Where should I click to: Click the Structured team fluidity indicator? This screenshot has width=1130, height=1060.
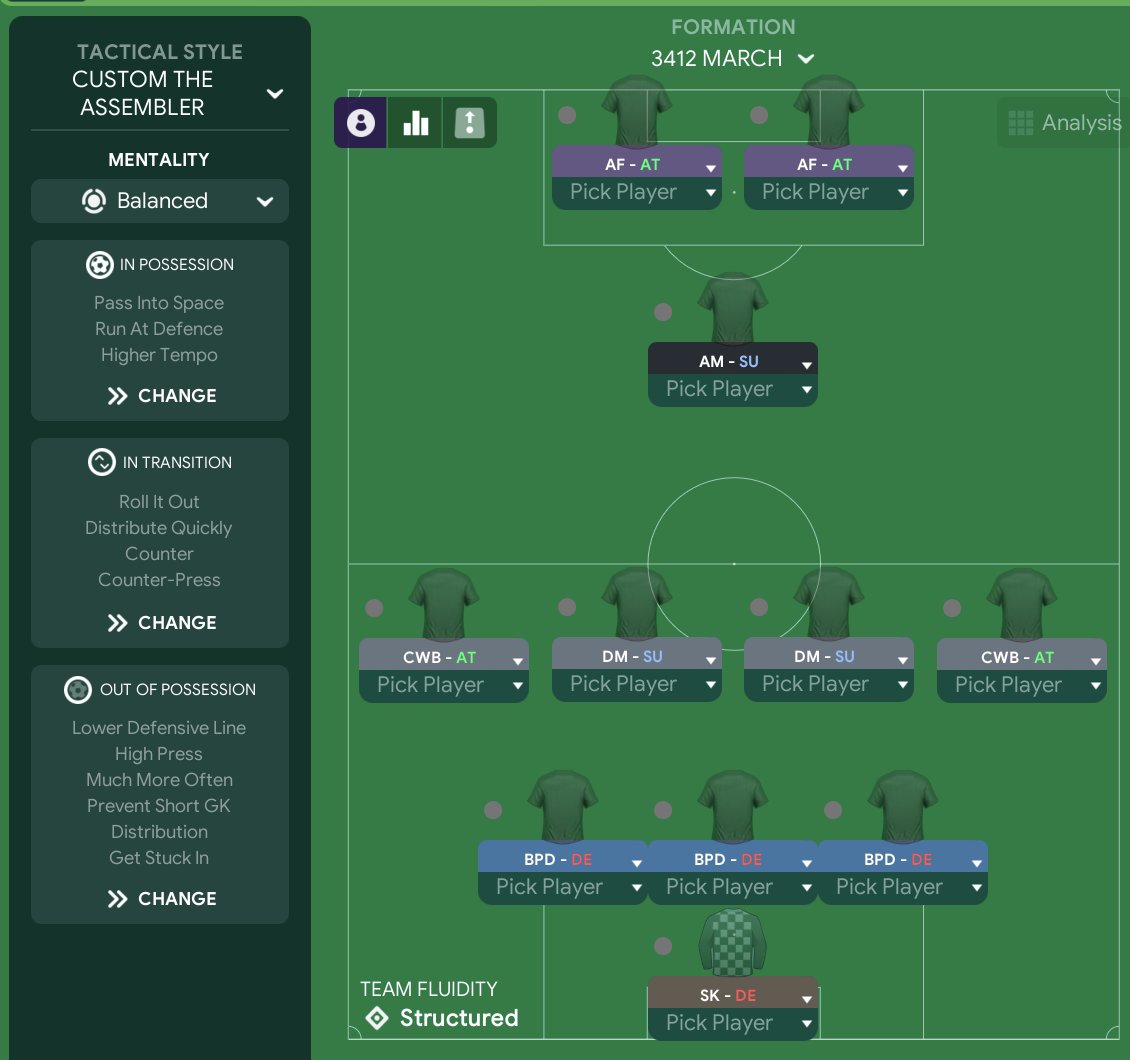441,1018
